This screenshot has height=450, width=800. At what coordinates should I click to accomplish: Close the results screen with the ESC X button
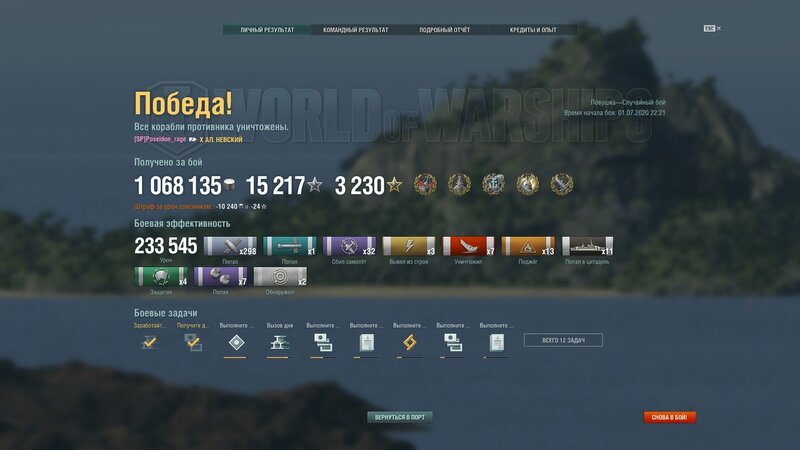click(712, 28)
